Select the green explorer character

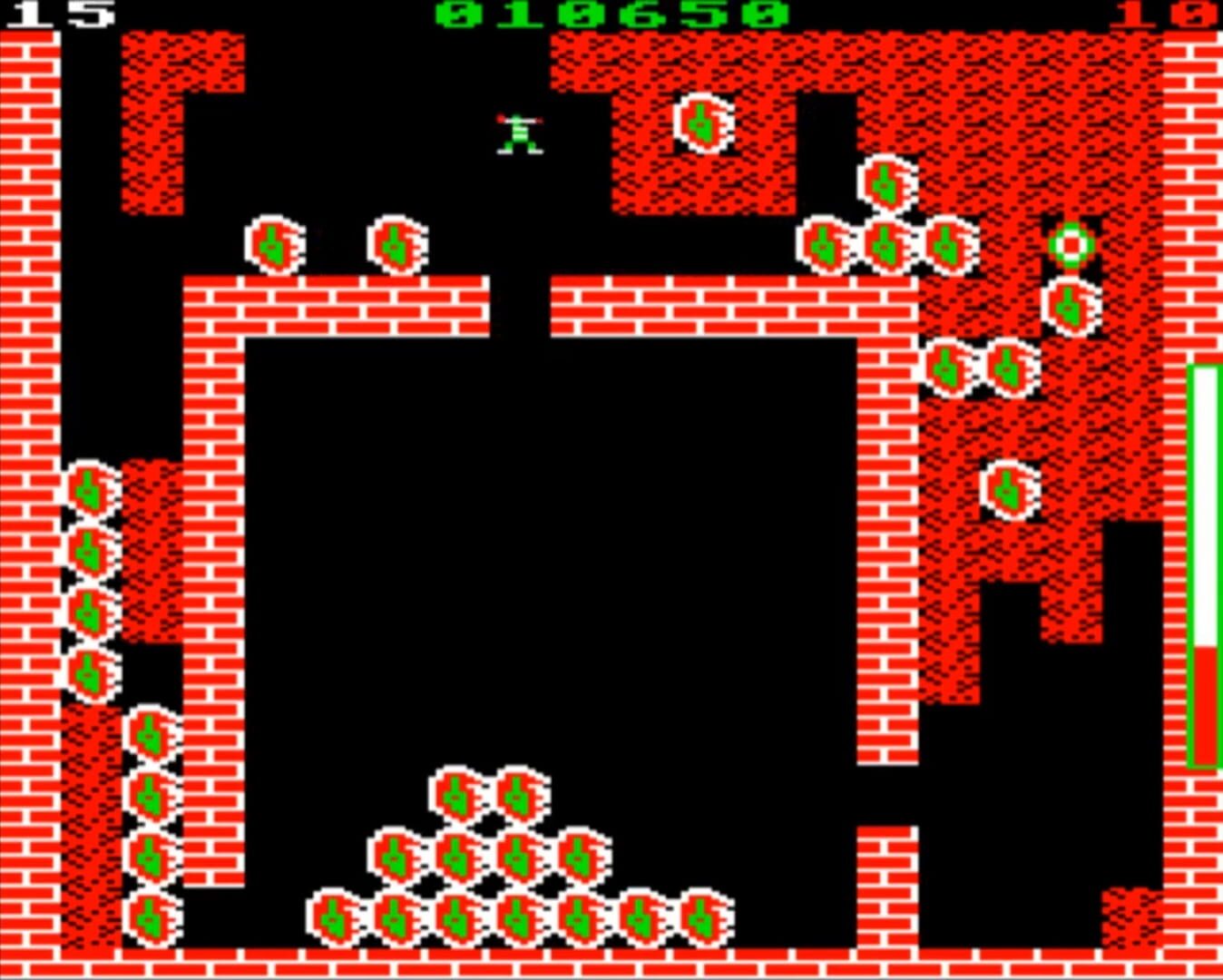click(517, 132)
